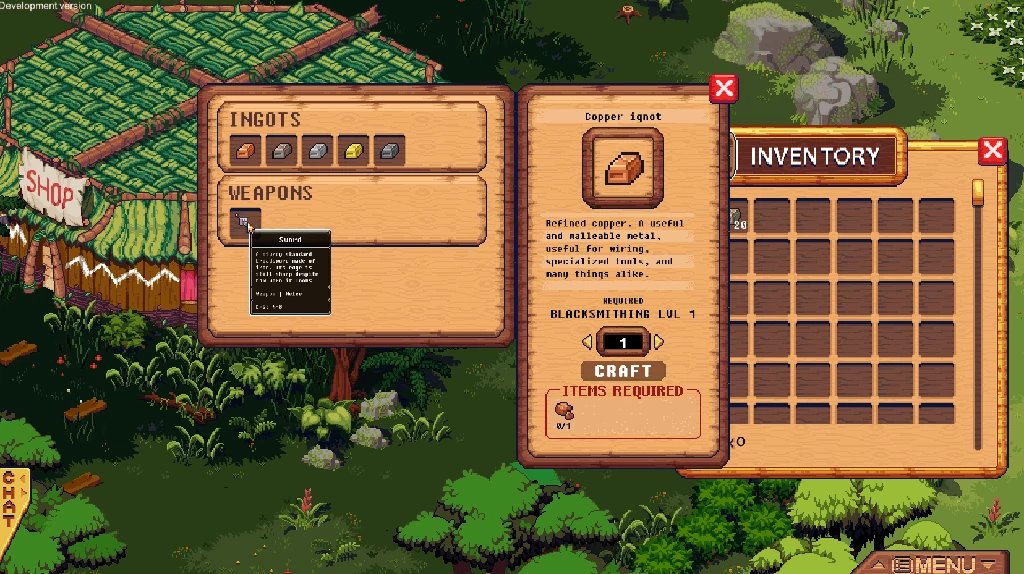
Task: Decrease craft quantity with the left arrow
Action: click(587, 343)
